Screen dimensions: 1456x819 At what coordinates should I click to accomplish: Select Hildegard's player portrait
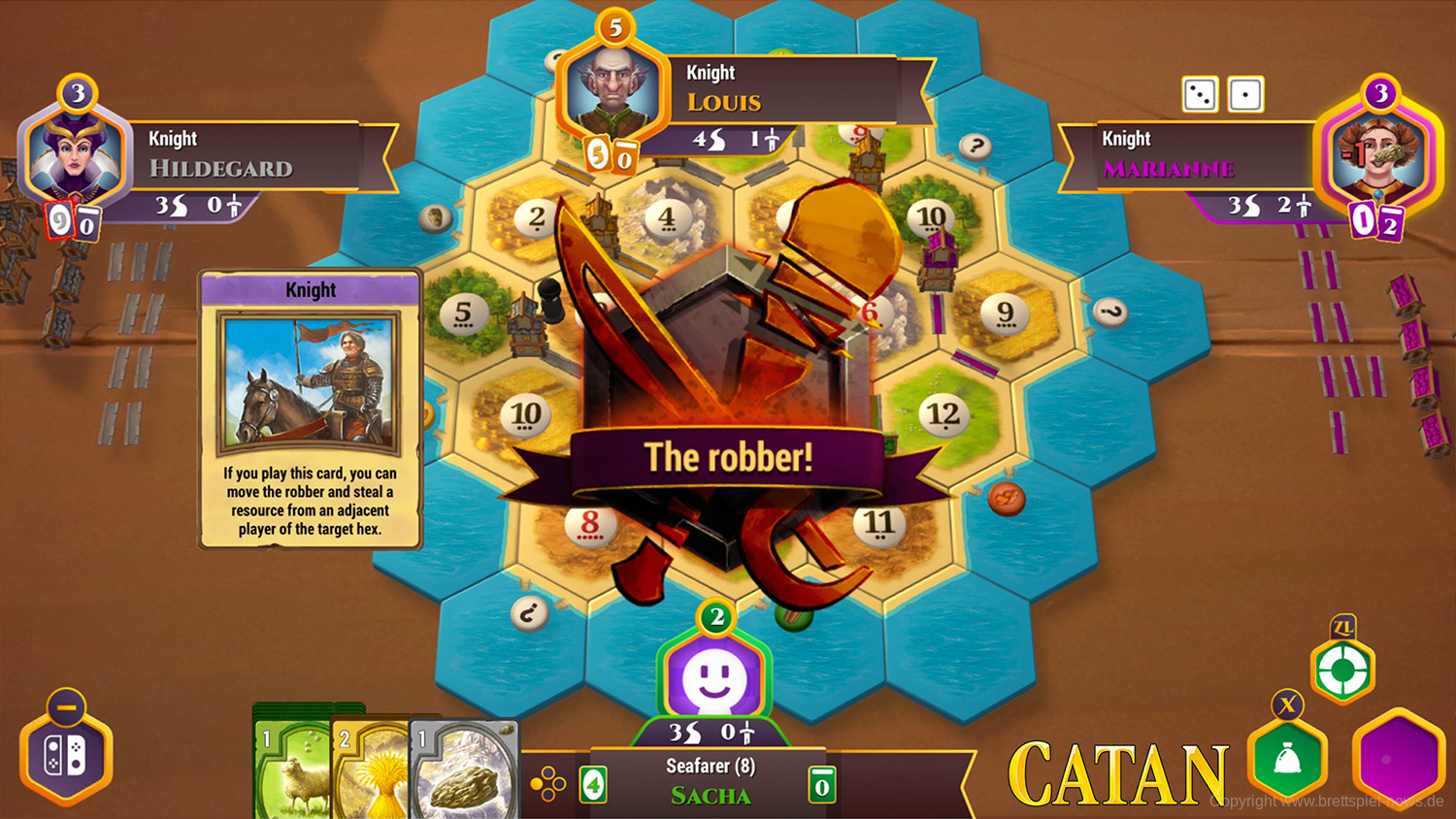click(75, 157)
